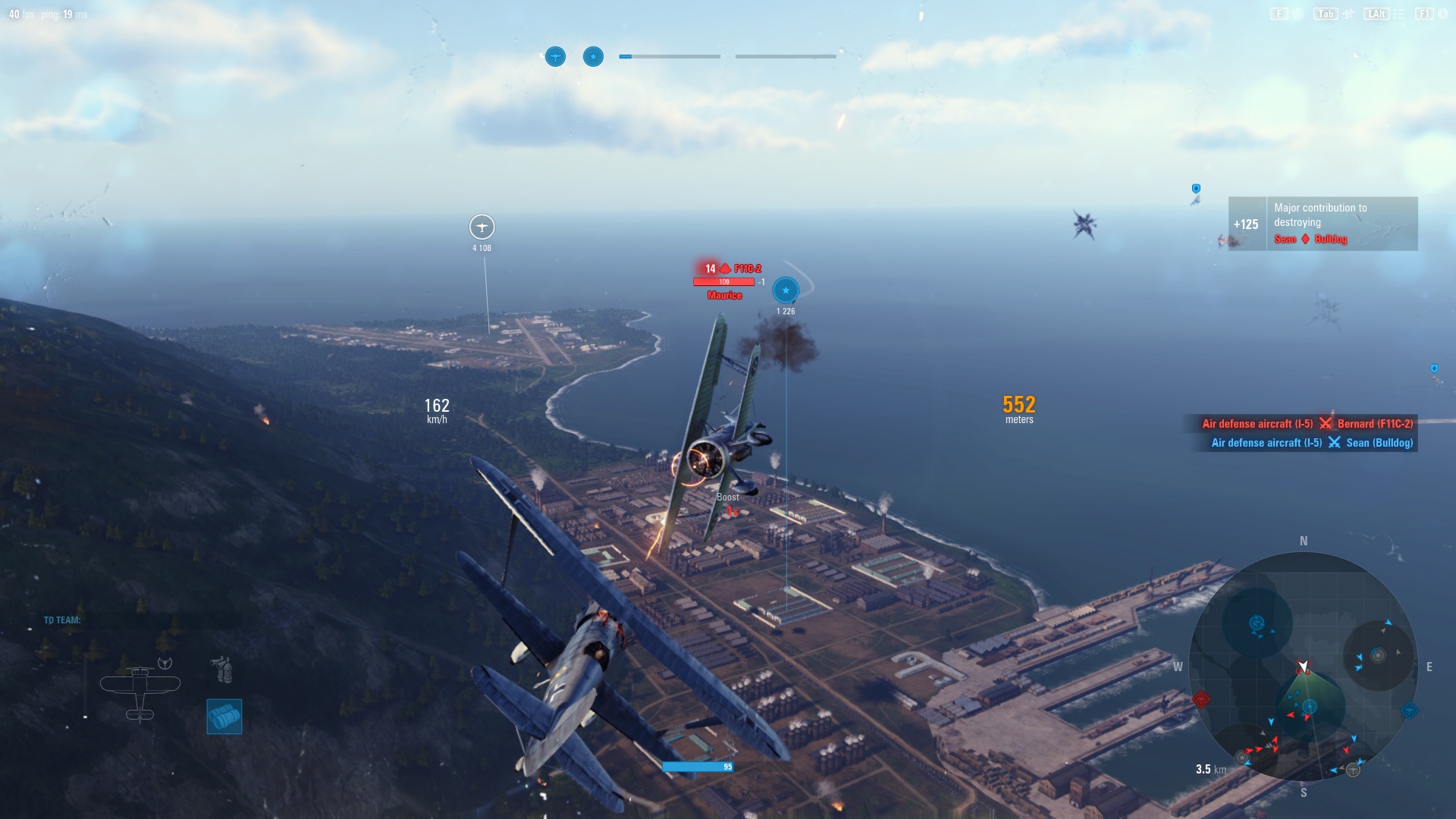This screenshot has width=1456, height=819.
Task: Click the engine boost canisters icon
Action: click(x=224, y=716)
